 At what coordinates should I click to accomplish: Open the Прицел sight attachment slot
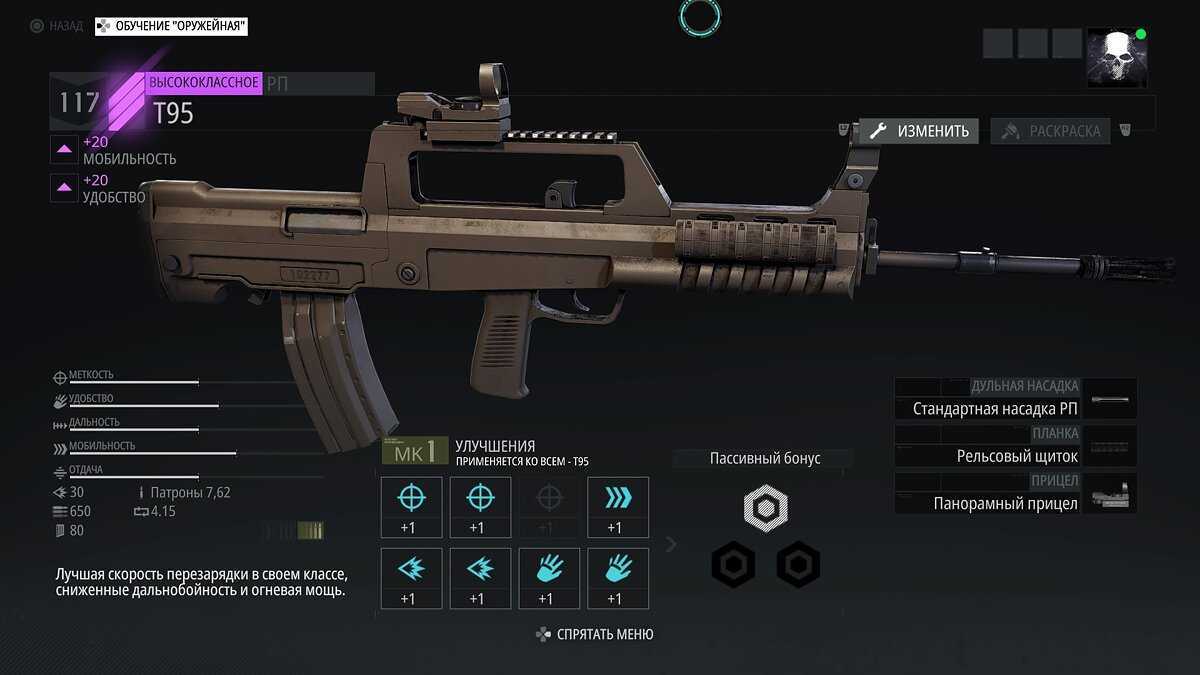pyautogui.click(x=1015, y=494)
